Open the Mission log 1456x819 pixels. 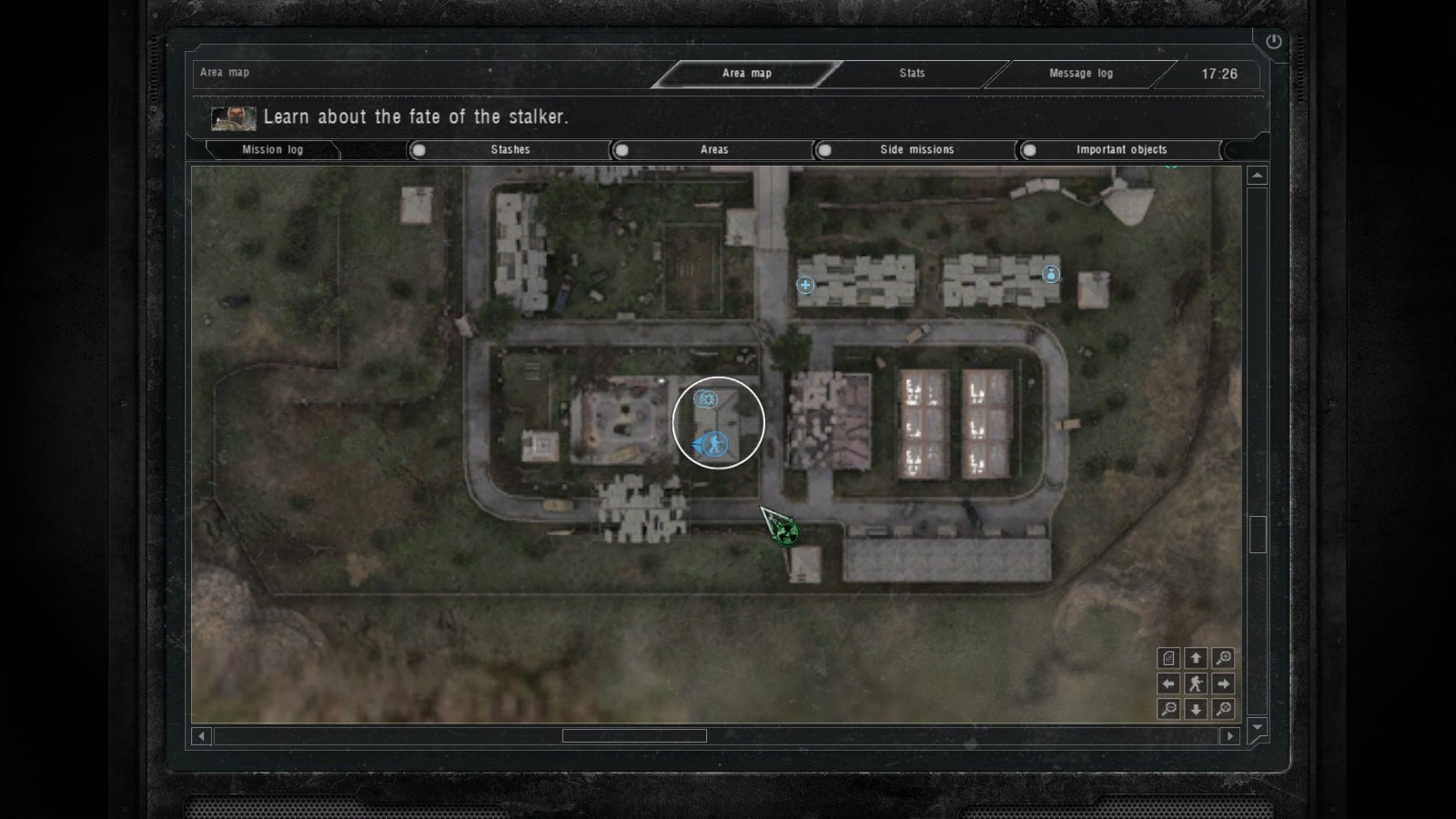(272, 150)
